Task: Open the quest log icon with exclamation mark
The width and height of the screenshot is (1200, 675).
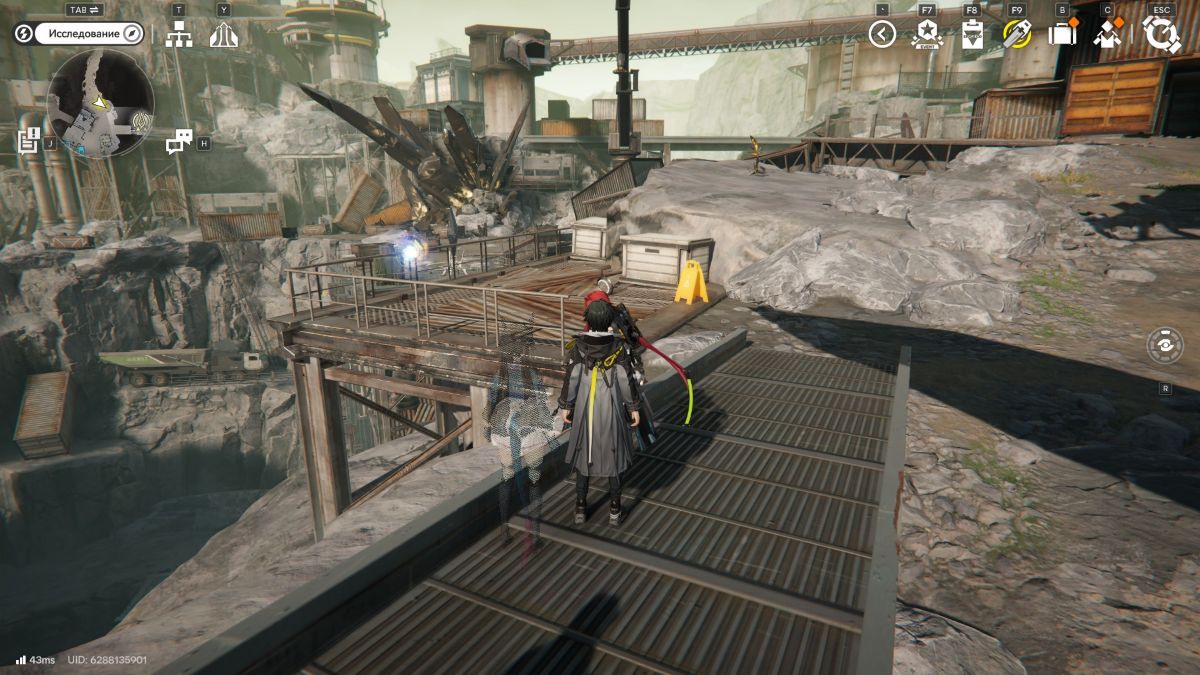Action: 29,140
